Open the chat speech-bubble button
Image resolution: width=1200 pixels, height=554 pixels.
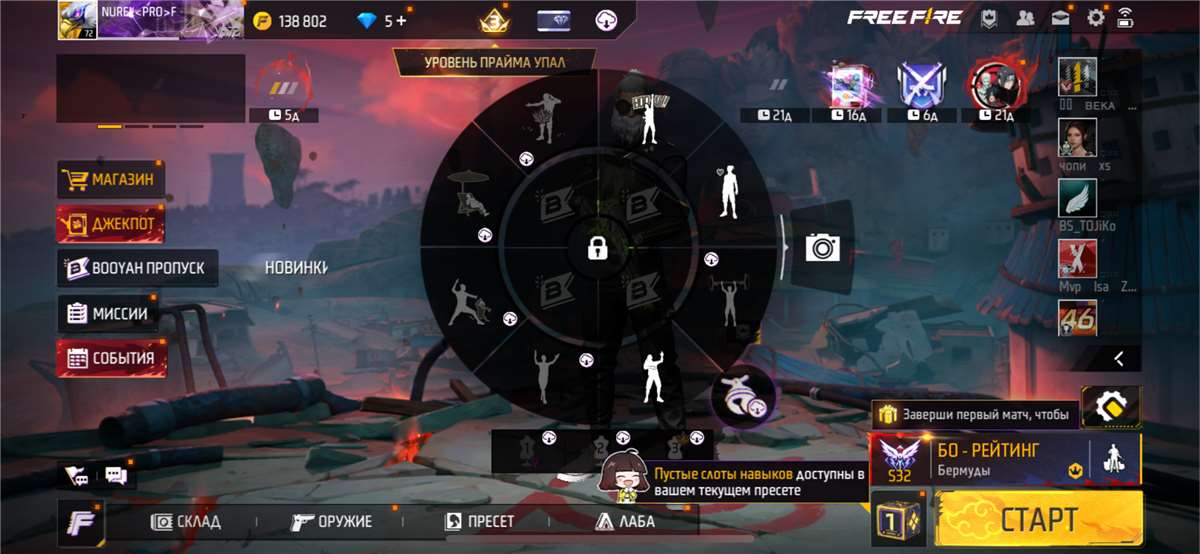tap(115, 476)
